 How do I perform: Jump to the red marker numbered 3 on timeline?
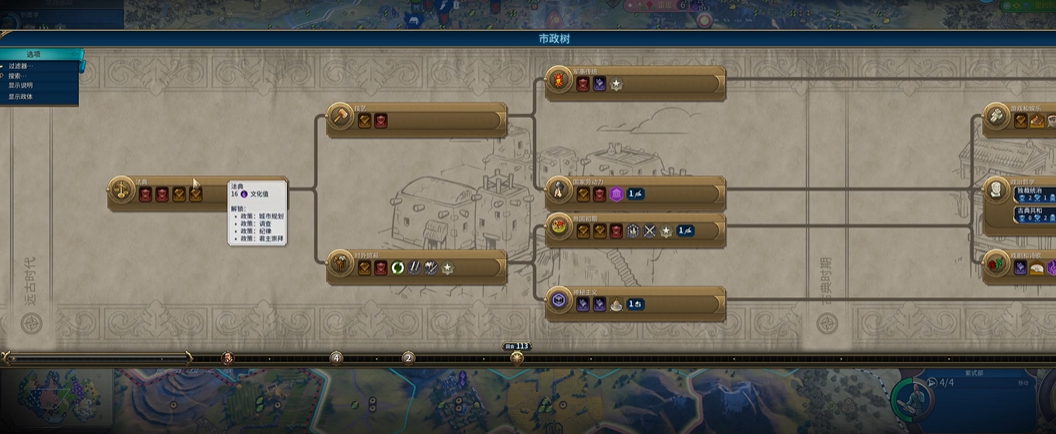point(227,358)
